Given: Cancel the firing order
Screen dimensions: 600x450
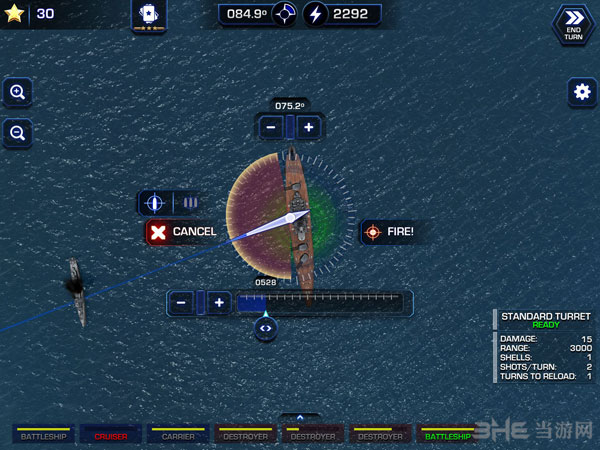Looking at the screenshot, I should pos(182,232).
